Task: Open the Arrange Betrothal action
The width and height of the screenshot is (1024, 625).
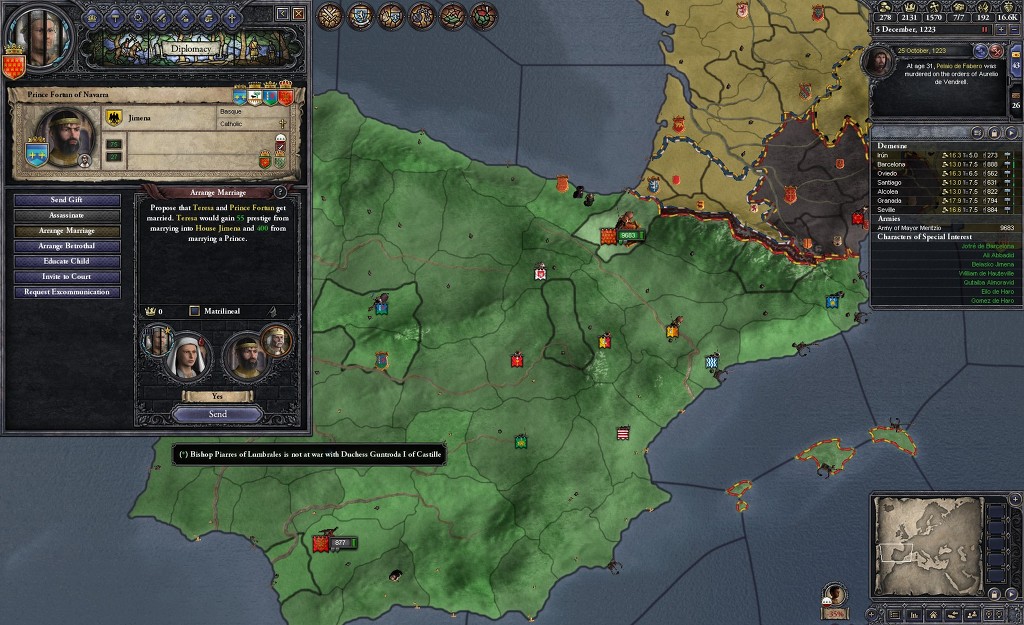Action: [x=67, y=246]
